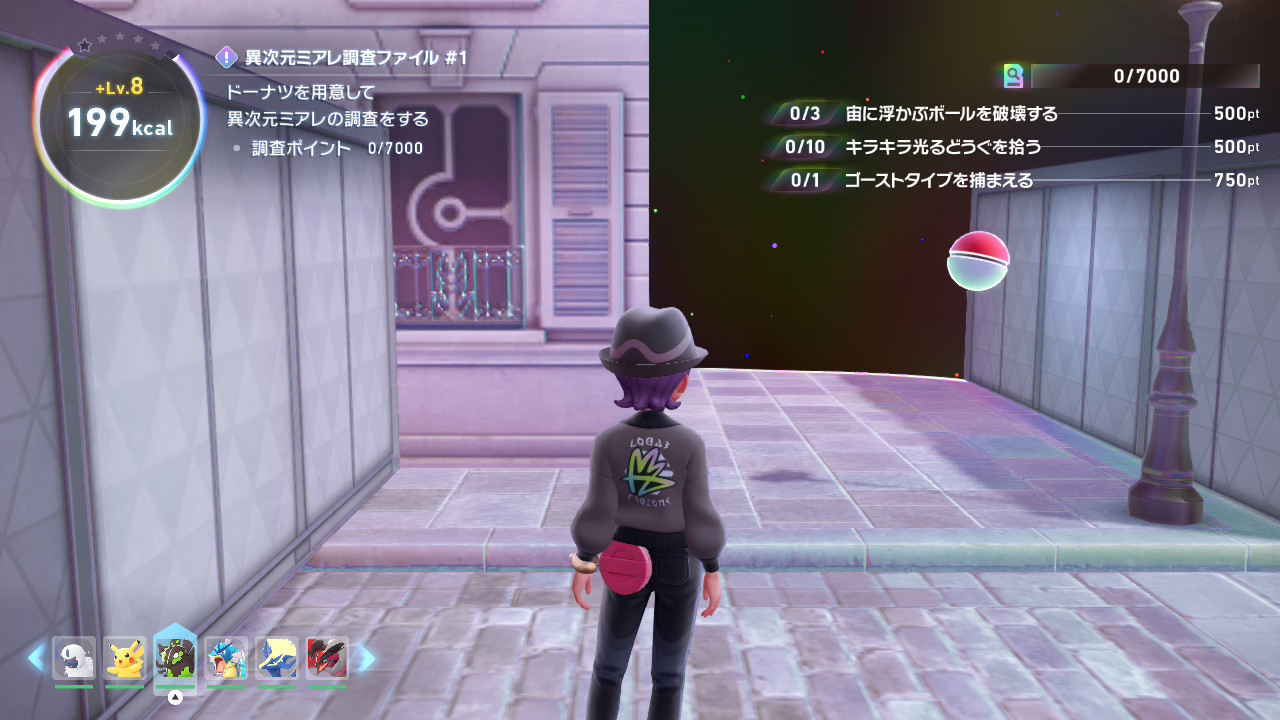
Task: Select Pikachu's party slot icon
Action: 124,657
